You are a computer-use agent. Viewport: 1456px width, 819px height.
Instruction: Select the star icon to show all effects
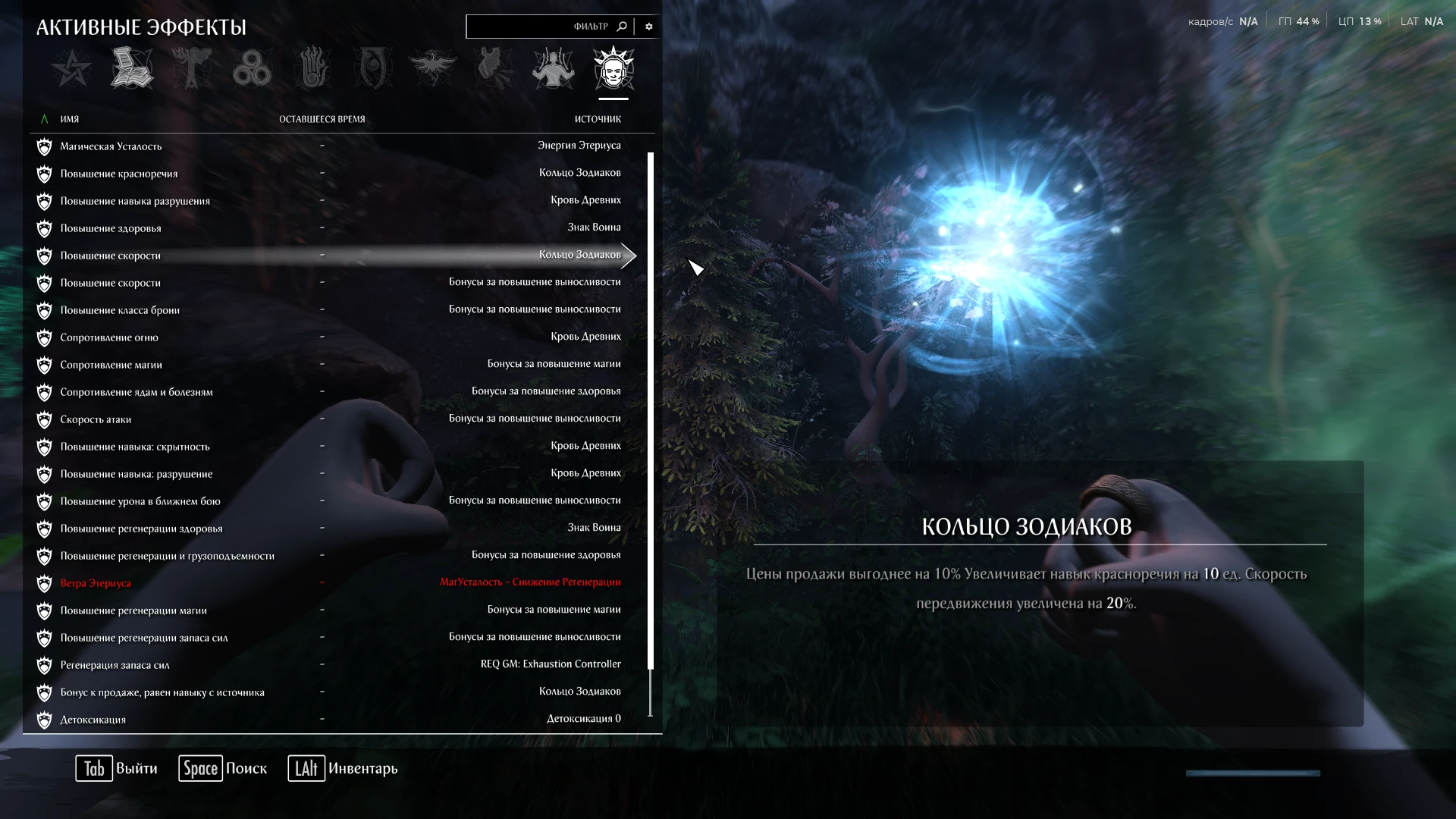tap(72, 68)
